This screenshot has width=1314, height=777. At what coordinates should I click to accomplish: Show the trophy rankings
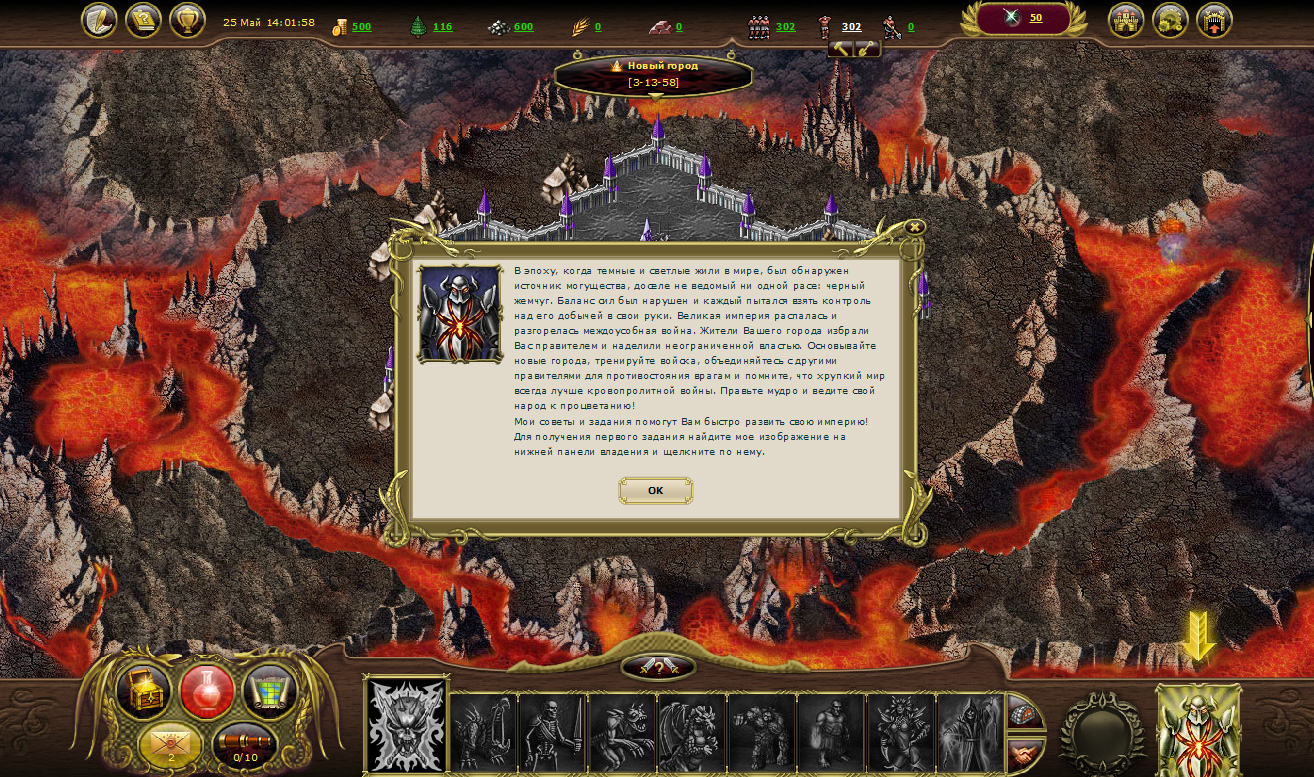click(x=187, y=20)
